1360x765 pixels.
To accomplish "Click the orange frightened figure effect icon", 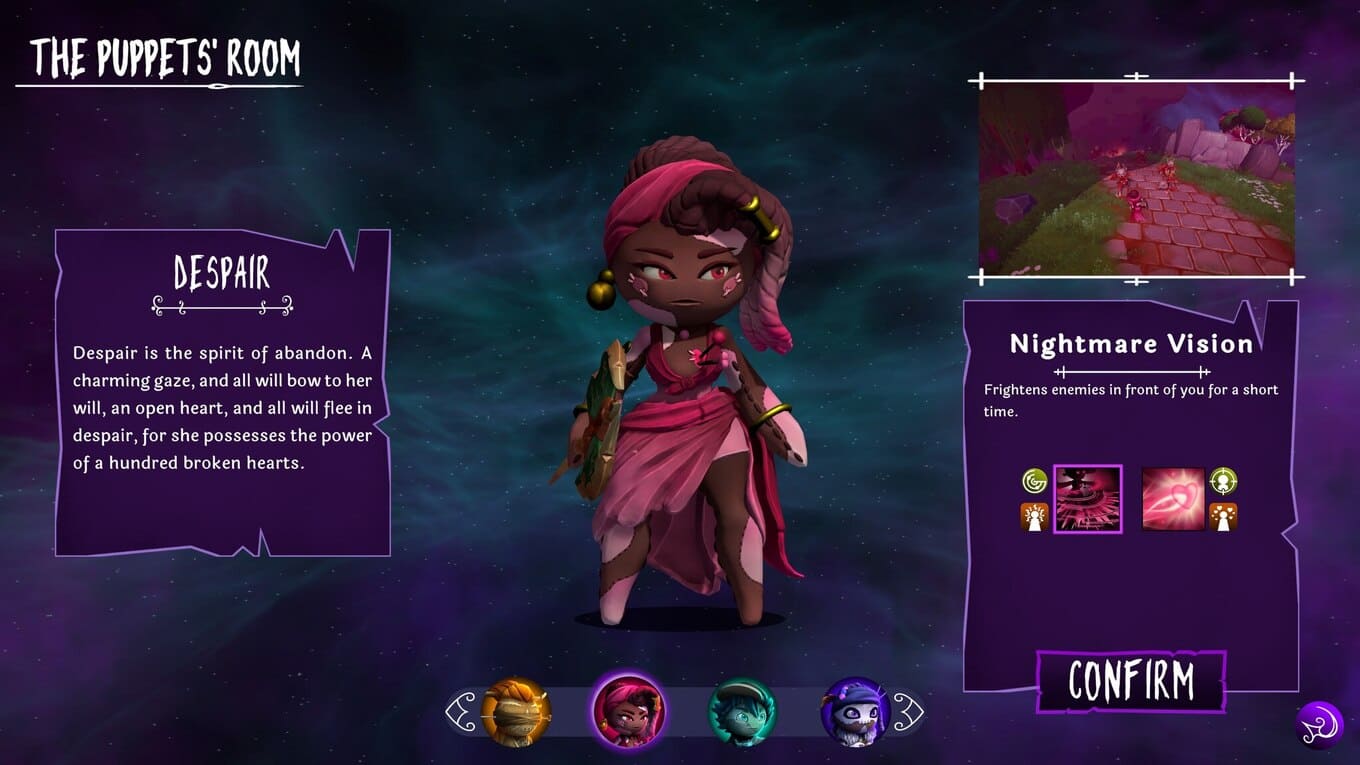I will [1034, 517].
